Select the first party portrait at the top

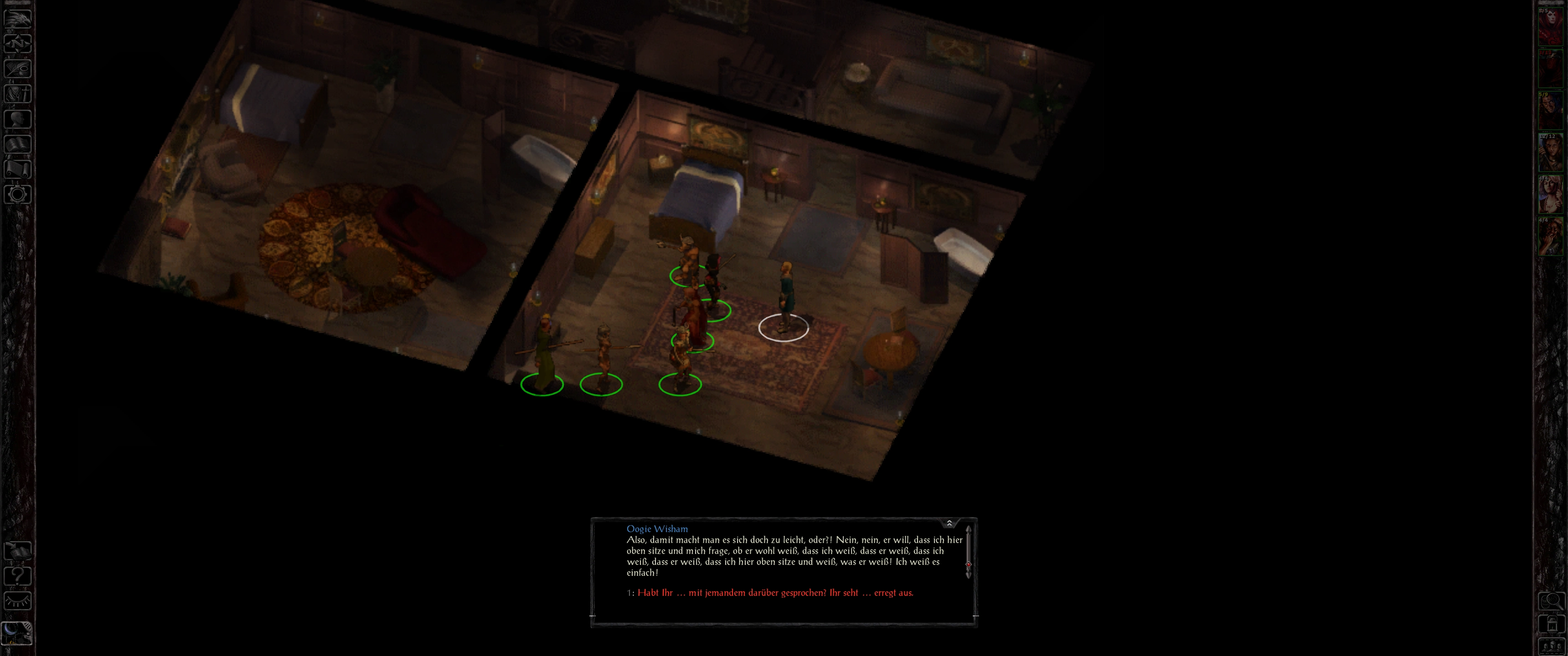pyautogui.click(x=1550, y=26)
